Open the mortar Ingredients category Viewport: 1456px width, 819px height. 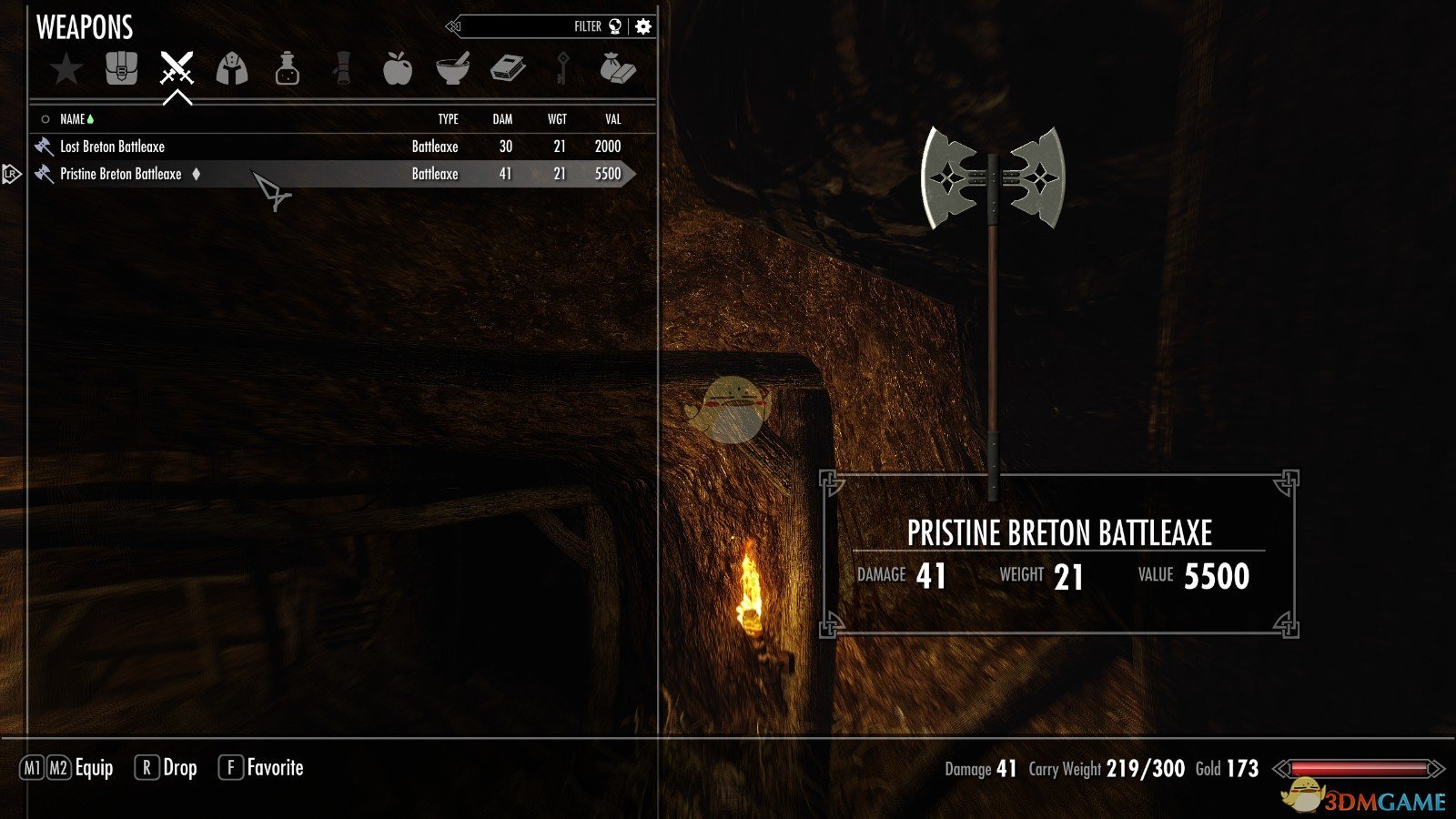point(452,69)
